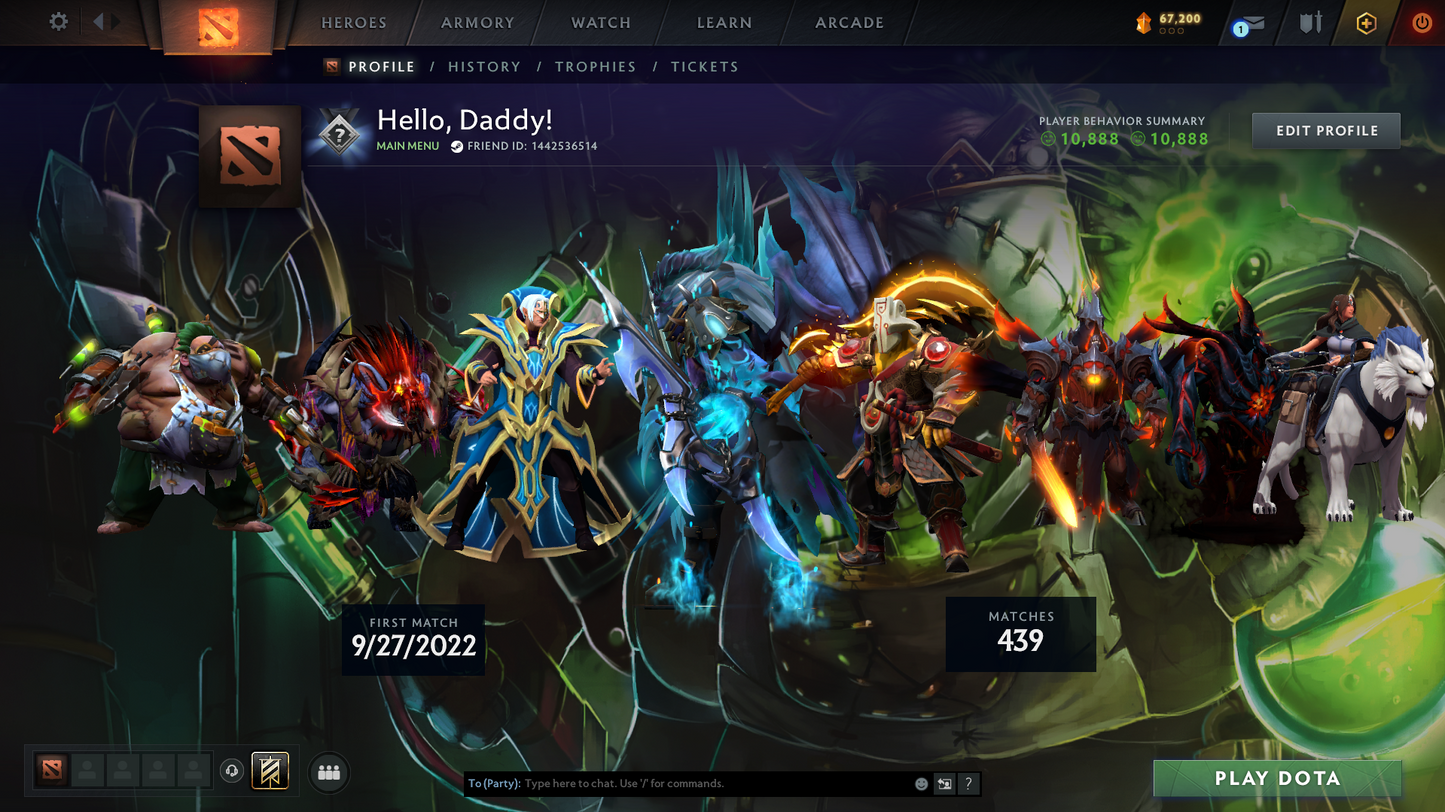Click the friends list icon beside party slots
1445x812 pixels.
coord(329,771)
